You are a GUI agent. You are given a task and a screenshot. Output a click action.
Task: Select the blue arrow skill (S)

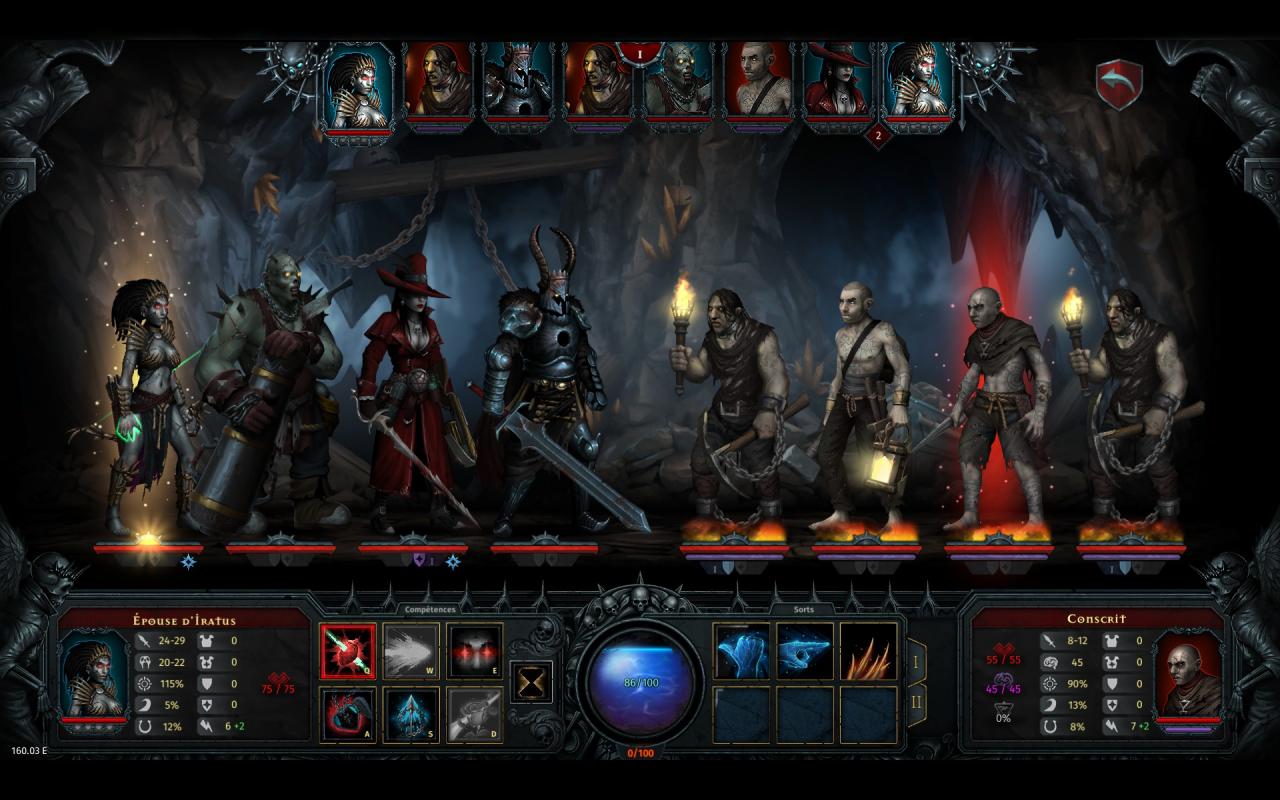coord(411,714)
